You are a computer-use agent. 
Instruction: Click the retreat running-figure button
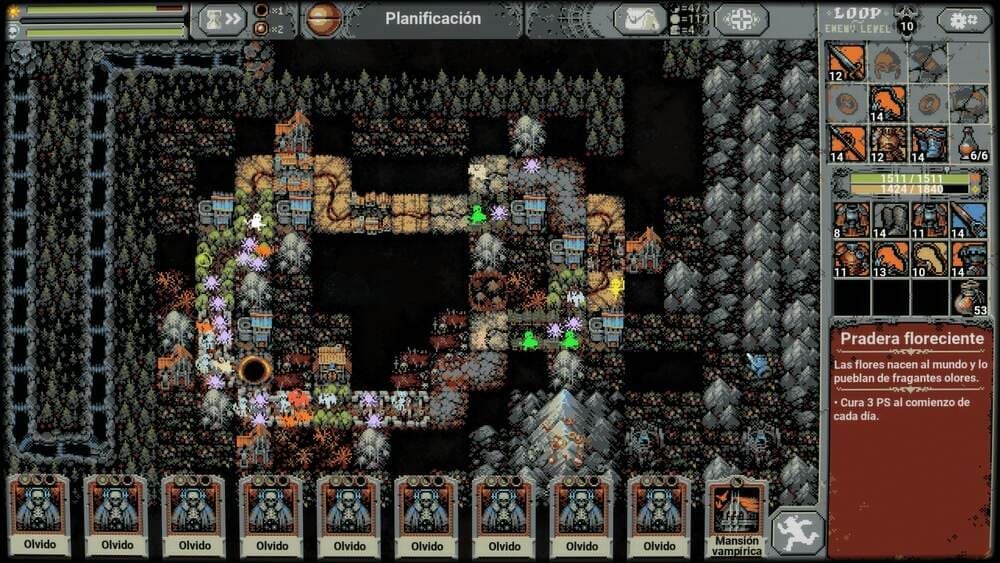click(797, 532)
